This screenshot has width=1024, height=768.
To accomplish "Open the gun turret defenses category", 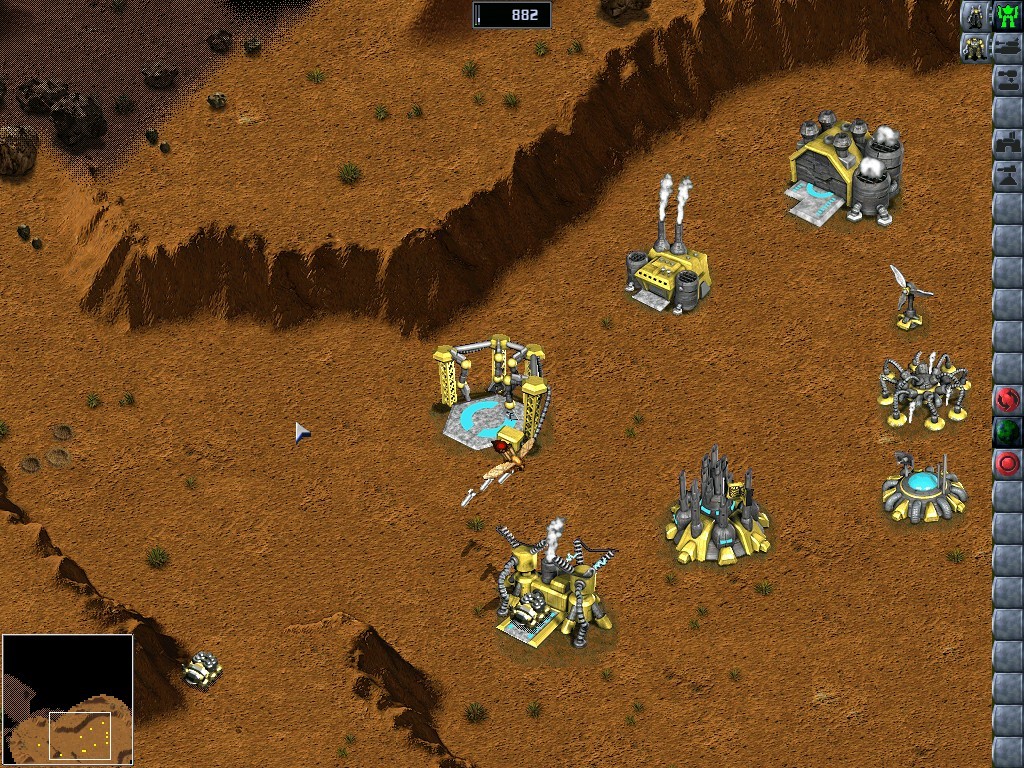I will (x=1007, y=175).
